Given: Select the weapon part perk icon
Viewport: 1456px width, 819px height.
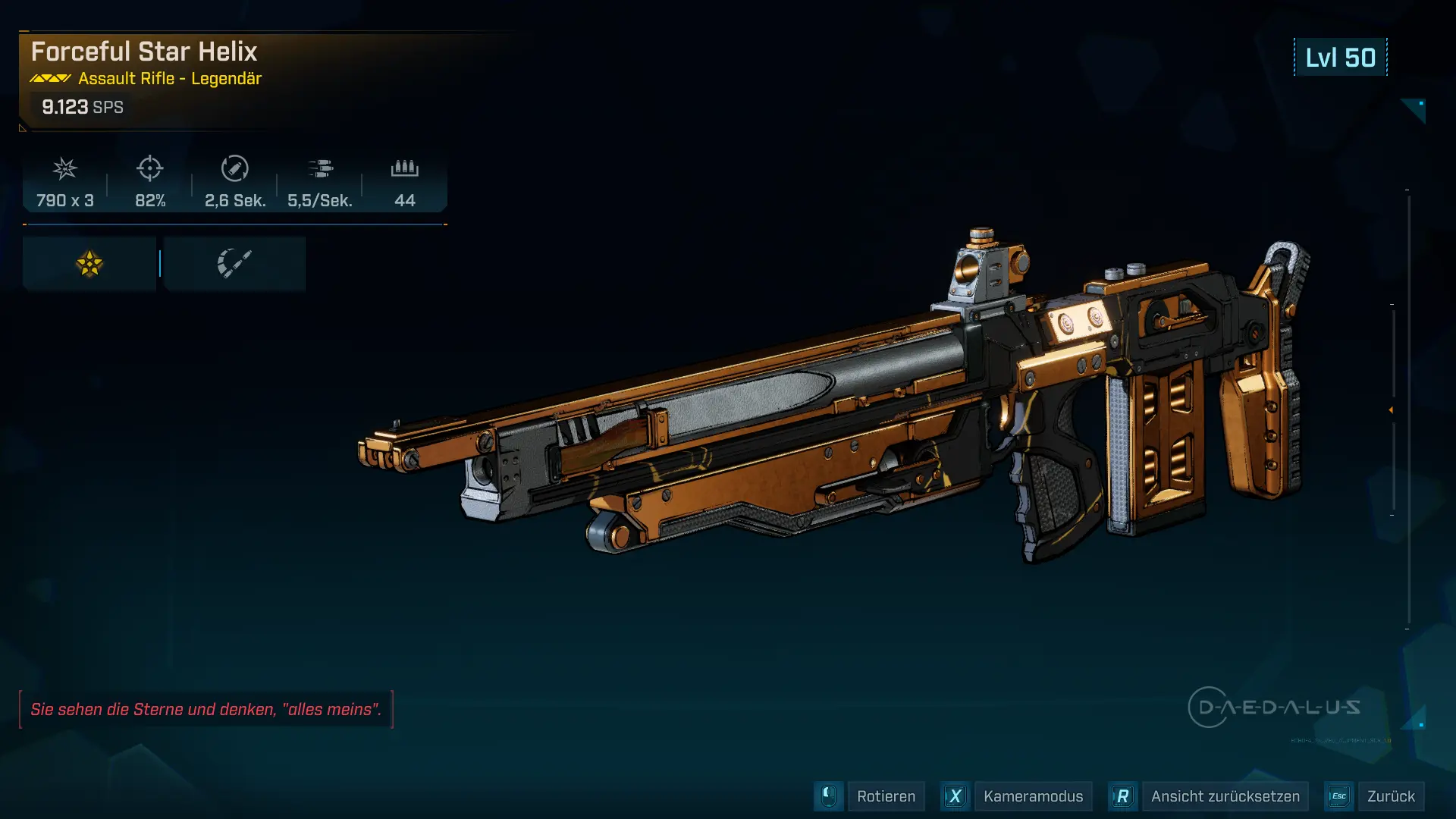Looking at the screenshot, I should coord(234,264).
